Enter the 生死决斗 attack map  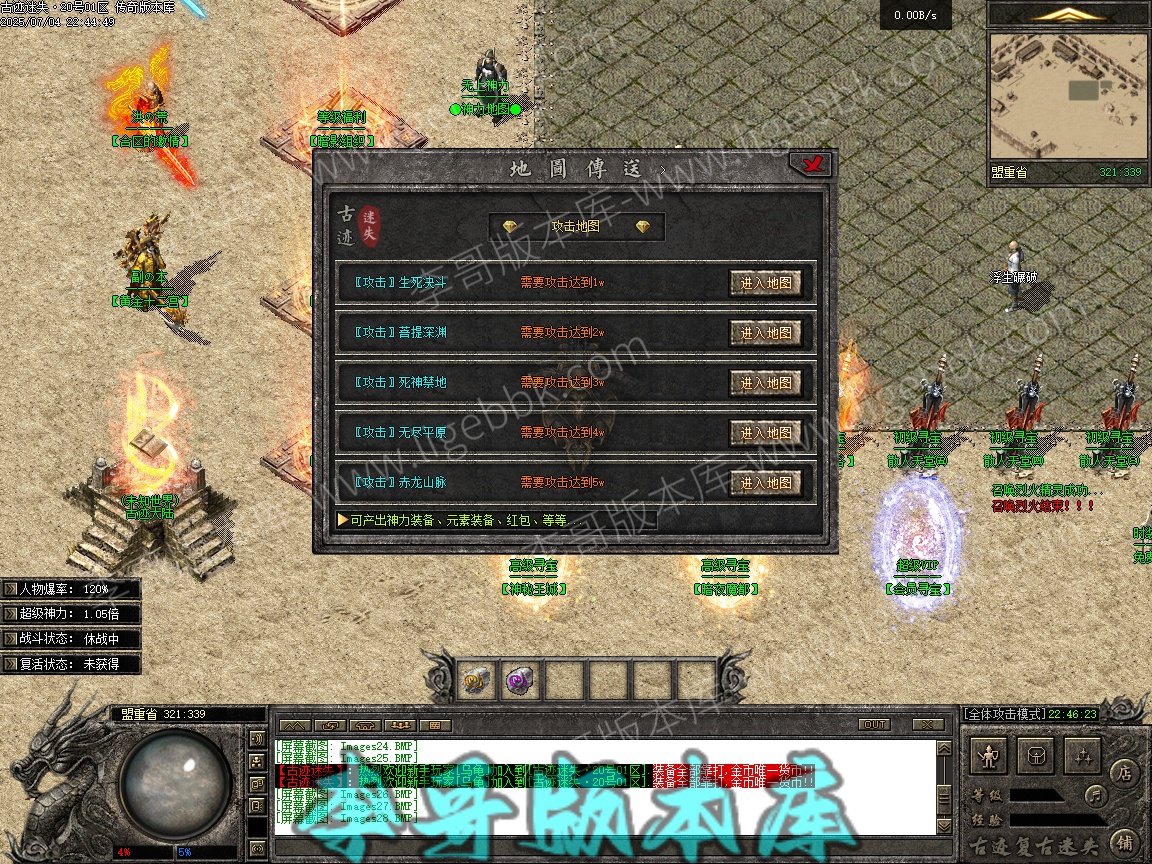[765, 283]
